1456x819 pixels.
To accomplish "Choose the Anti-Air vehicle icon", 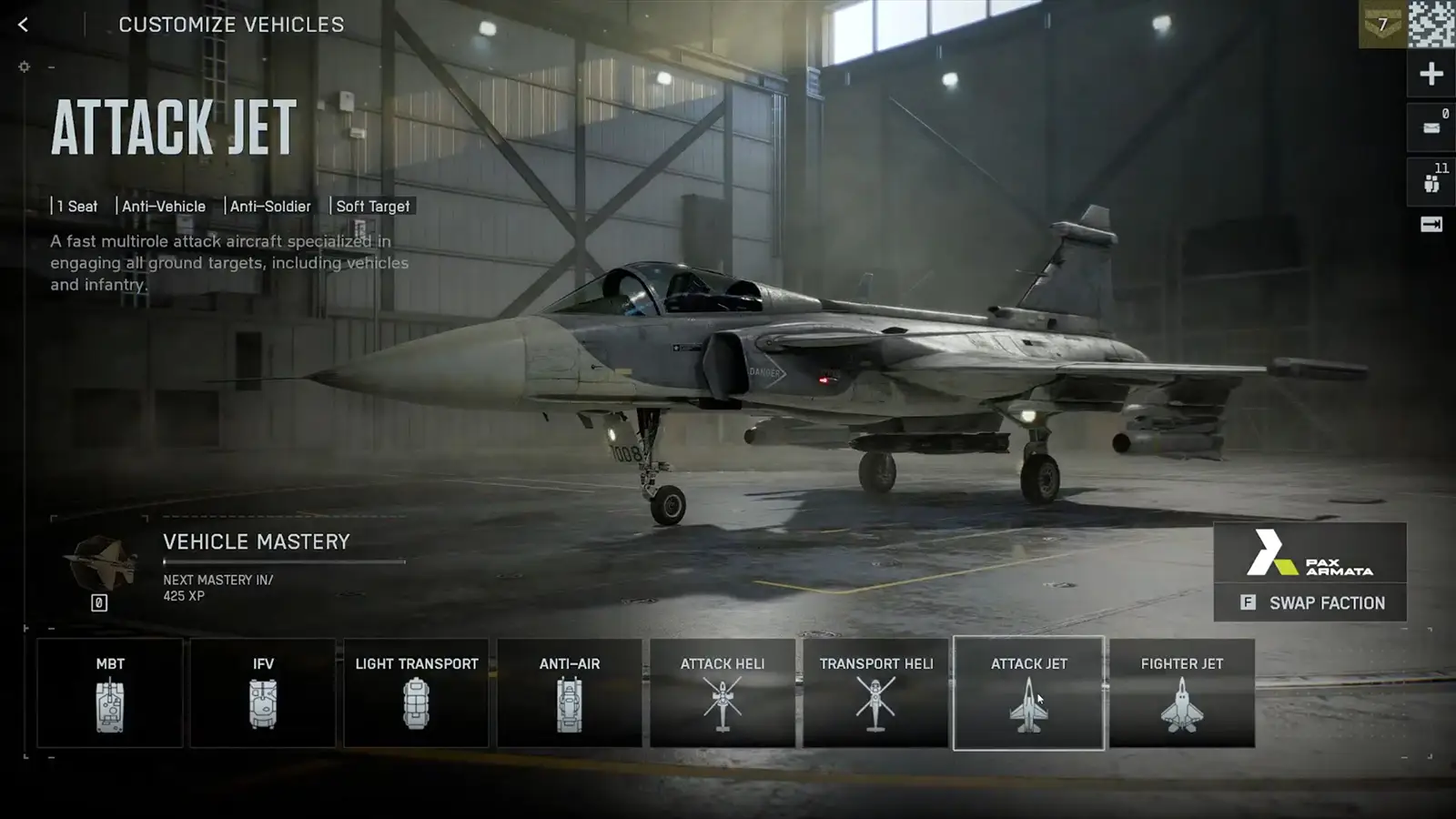I will point(569,705).
